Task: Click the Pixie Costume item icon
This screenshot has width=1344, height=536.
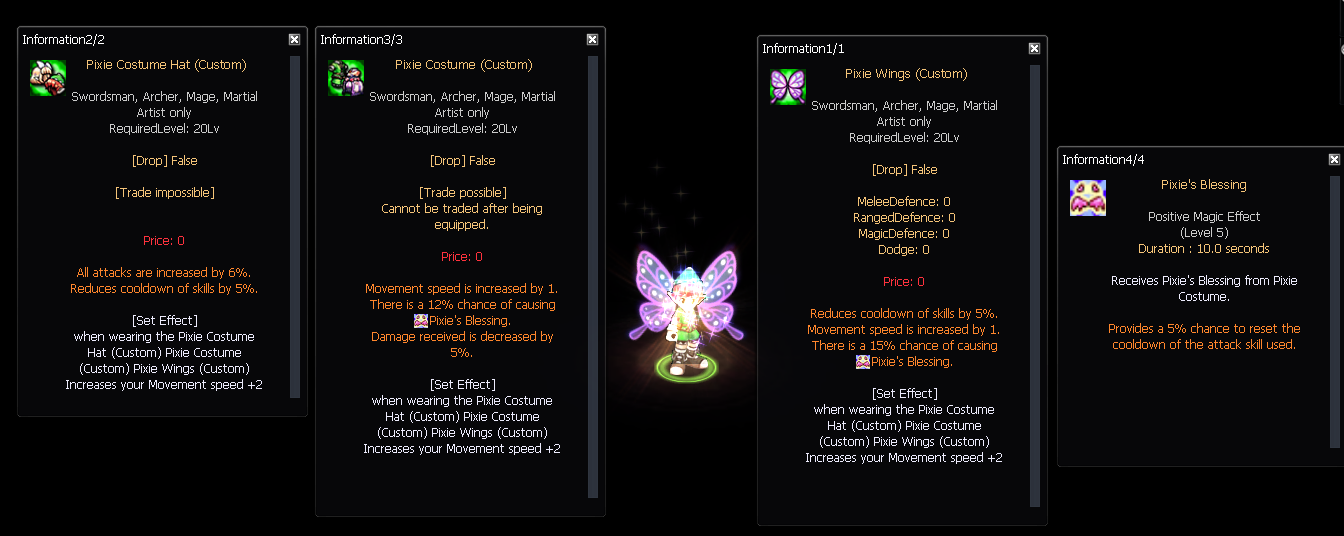Action: coord(345,78)
